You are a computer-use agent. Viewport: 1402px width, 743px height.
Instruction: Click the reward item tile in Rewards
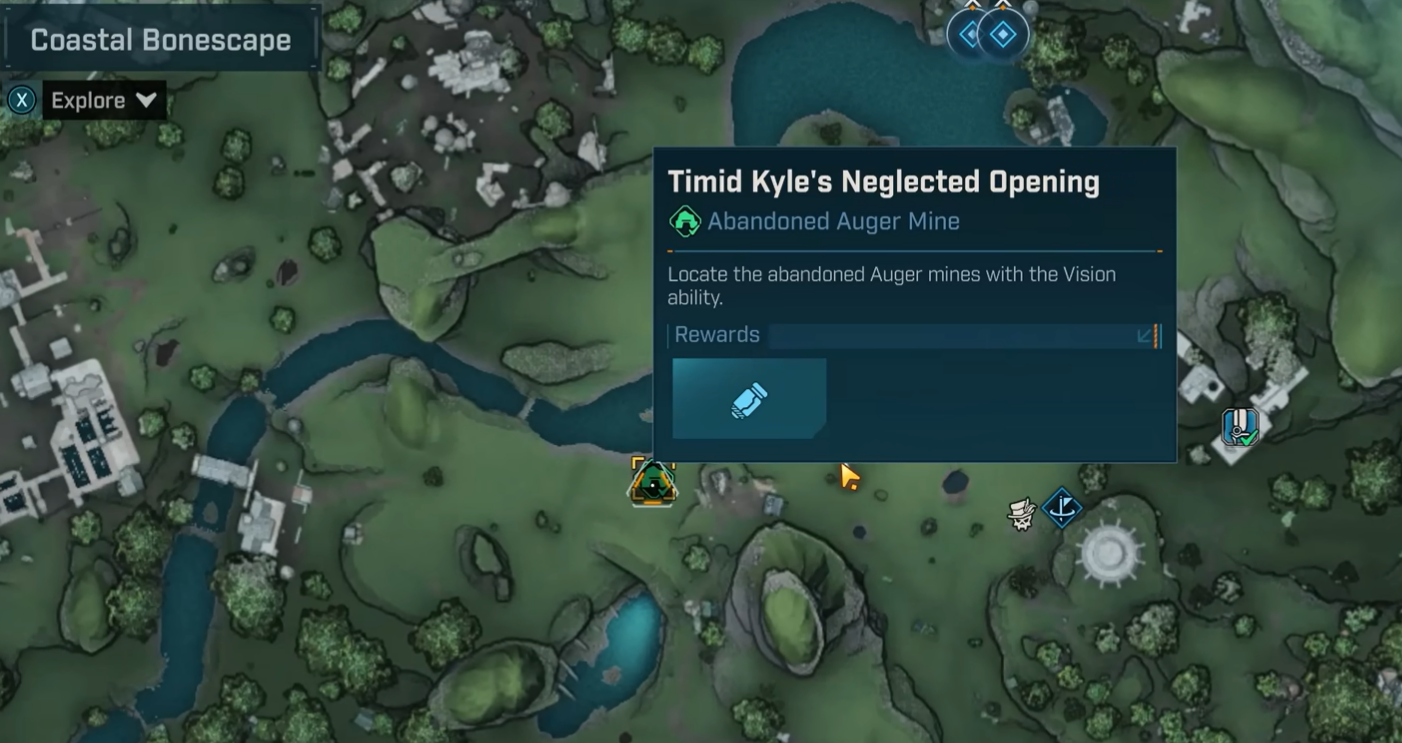[749, 399]
